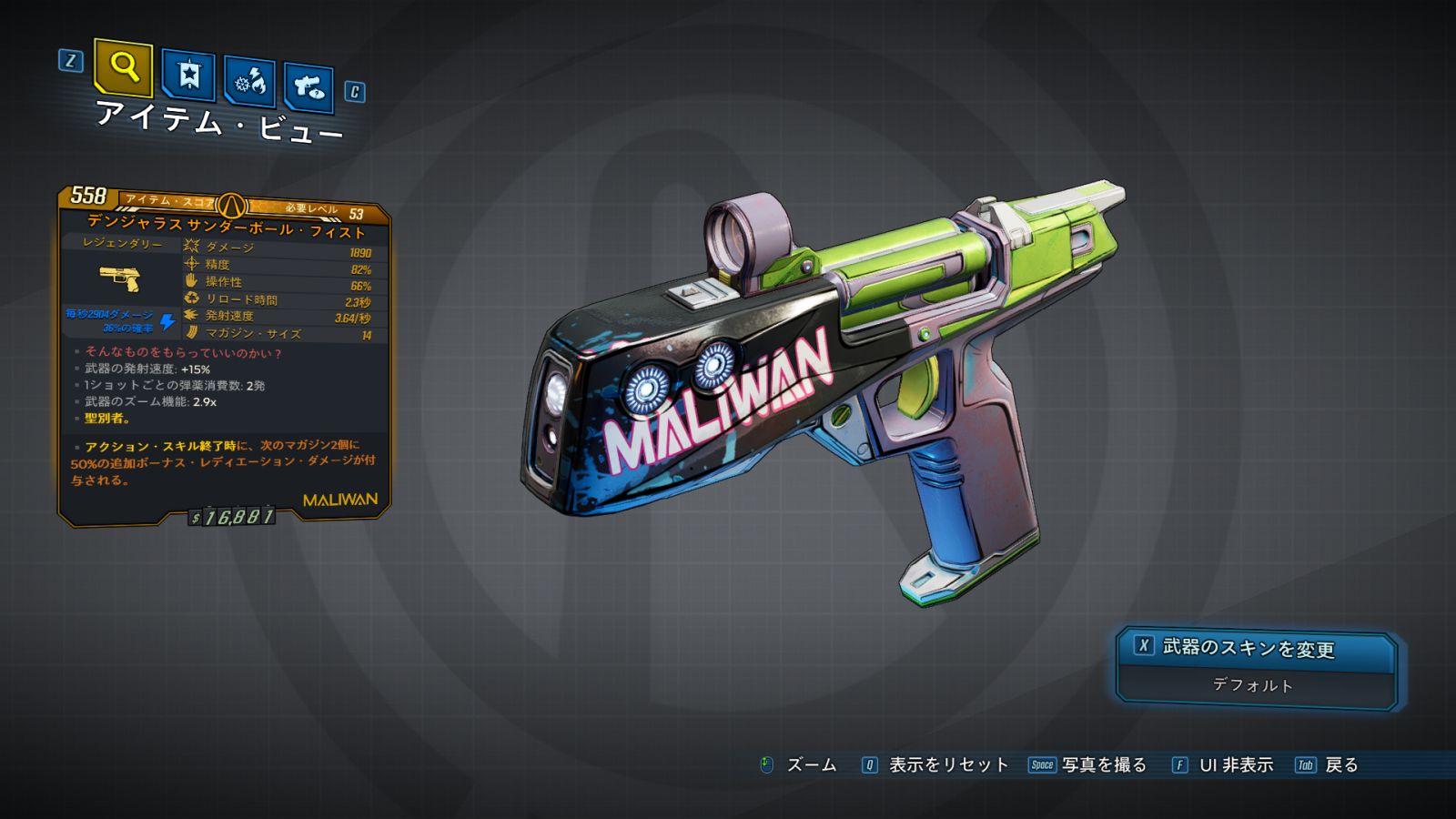Select the ズーム option
The width and height of the screenshot is (1456, 819).
coord(810,765)
